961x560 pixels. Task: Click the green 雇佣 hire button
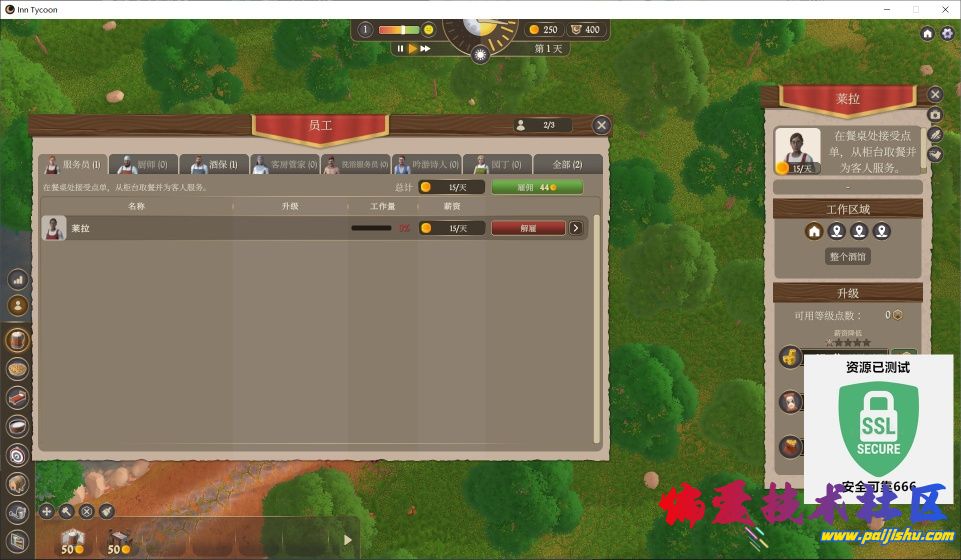[536, 187]
